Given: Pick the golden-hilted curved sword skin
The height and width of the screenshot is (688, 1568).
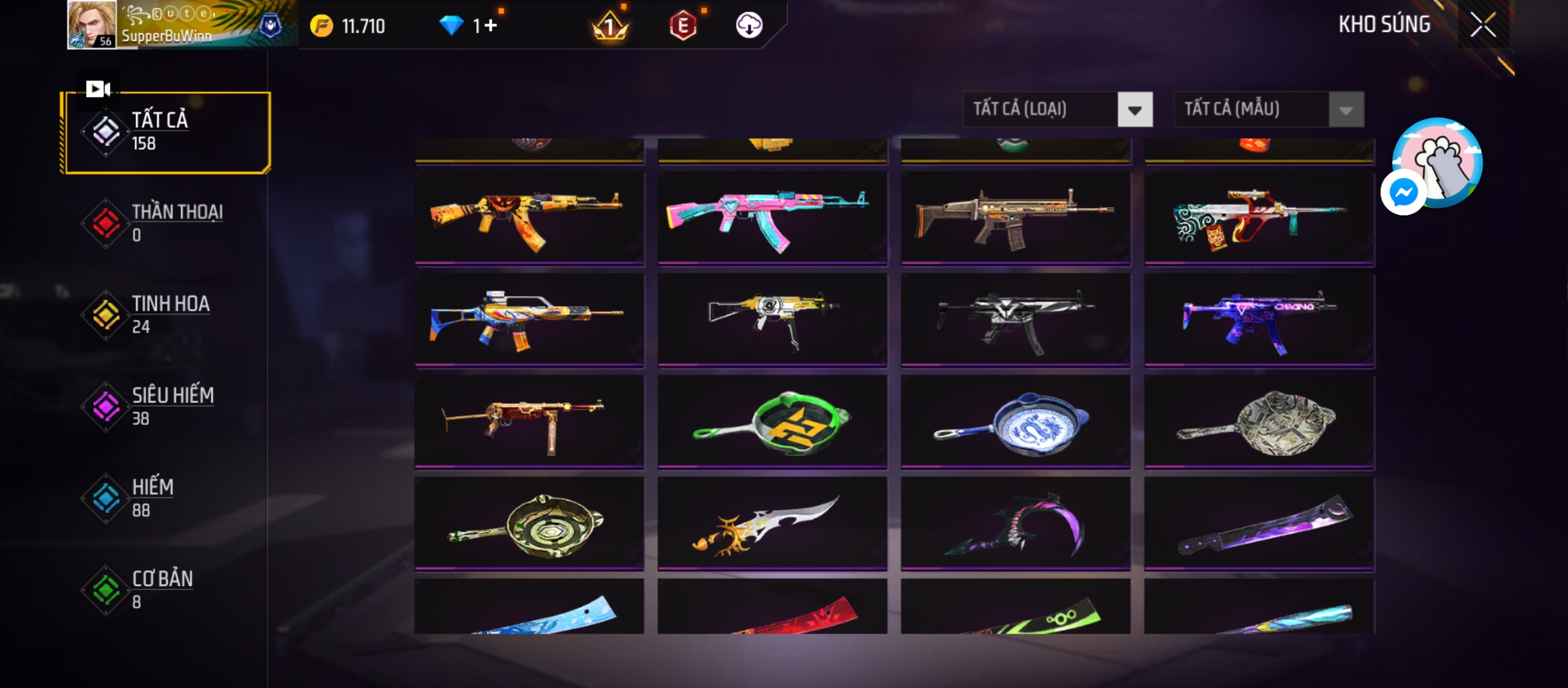Looking at the screenshot, I should click(772, 524).
